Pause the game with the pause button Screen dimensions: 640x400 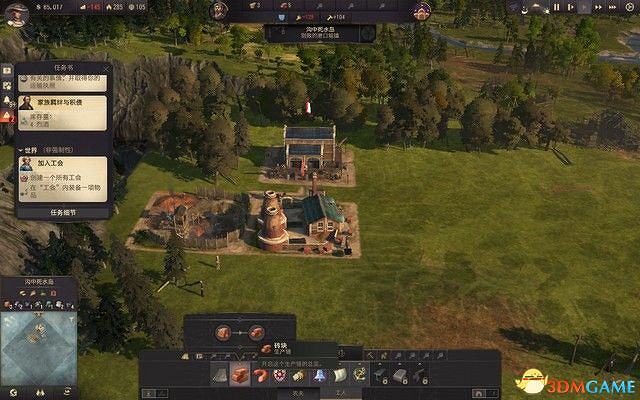click(x=557, y=8)
